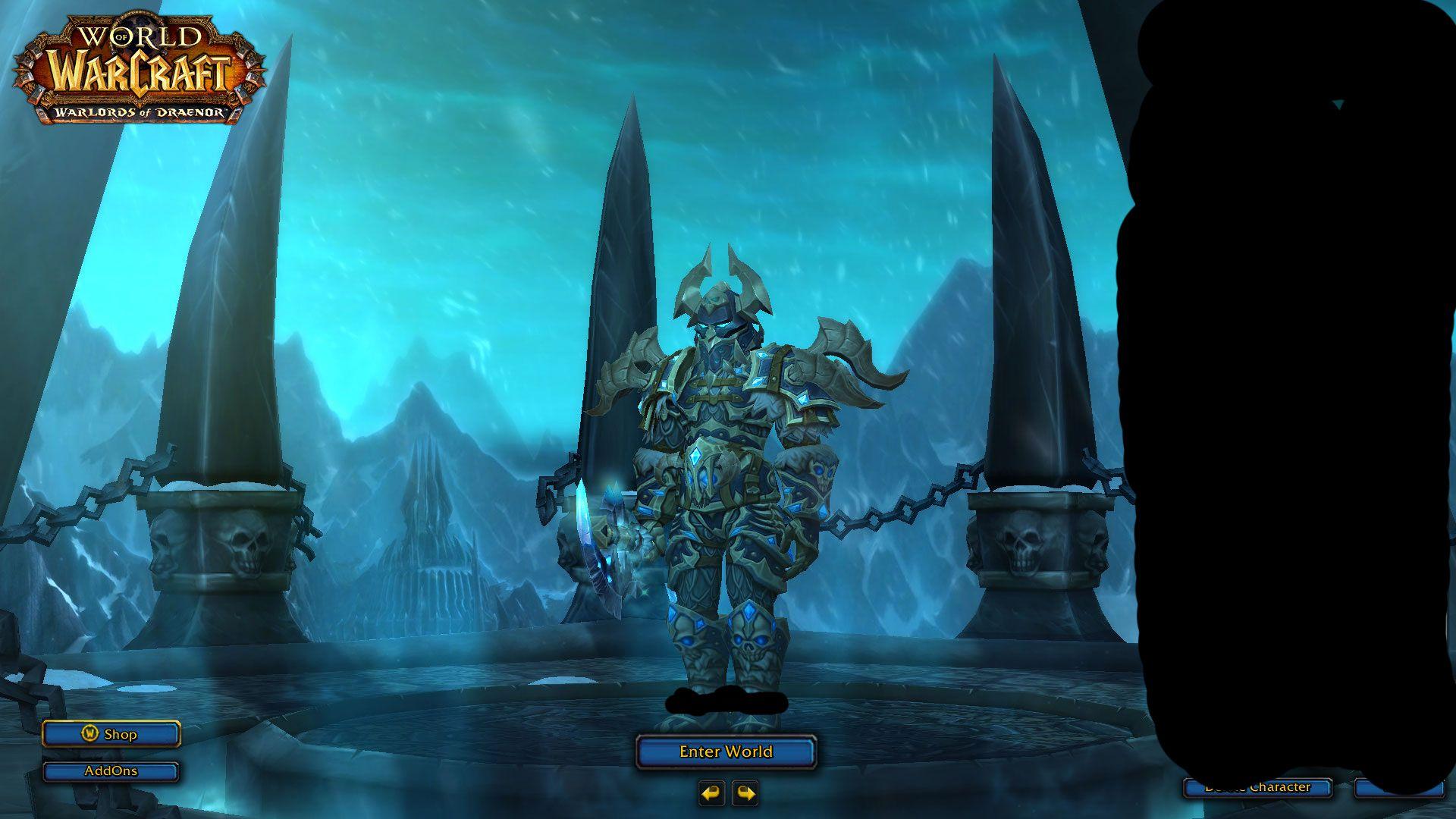Click the World of Warcraft Warlords of Draenor logo
This screenshot has width=1456, height=819.
136,68
